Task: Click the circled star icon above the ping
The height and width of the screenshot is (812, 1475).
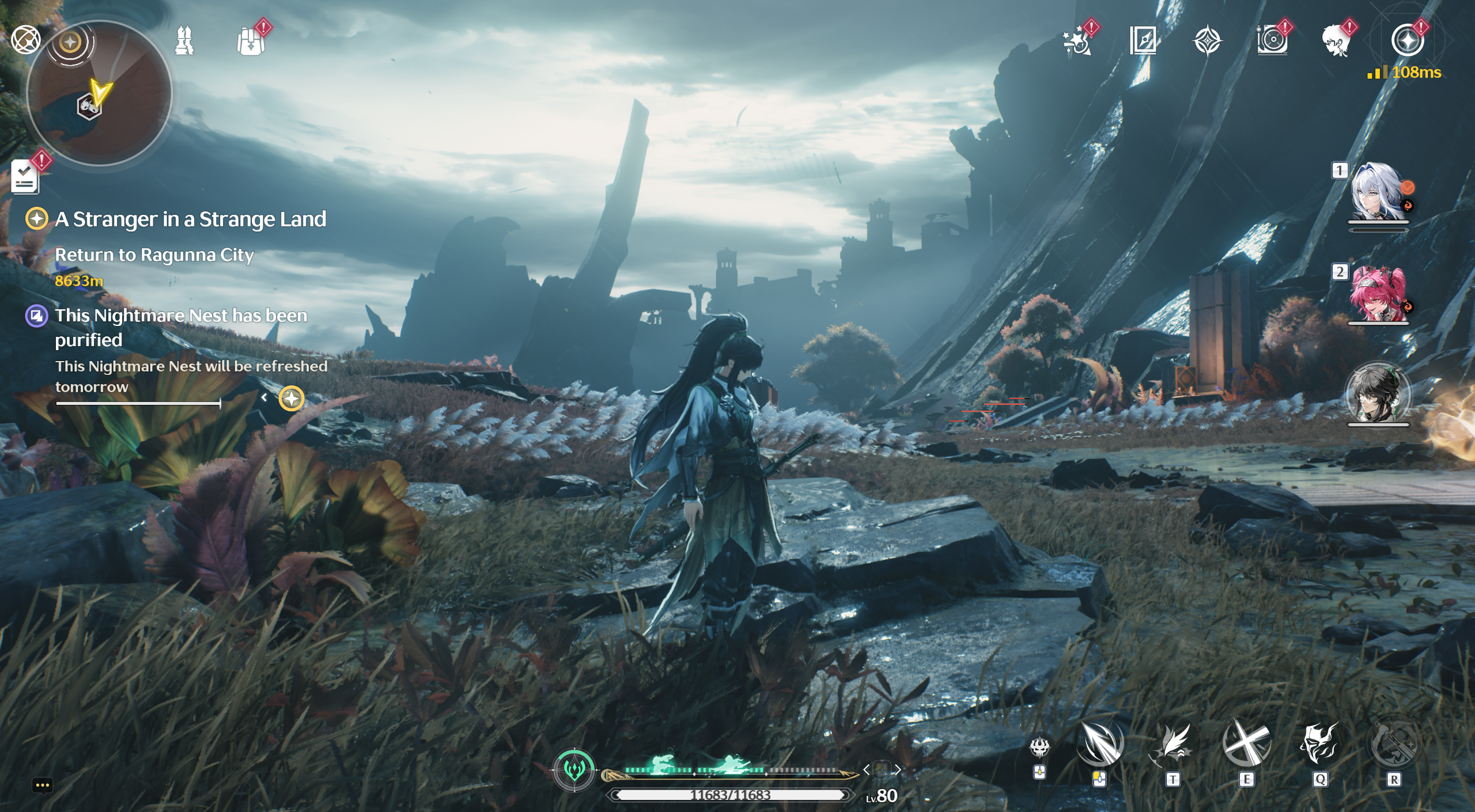Action: pos(1408,41)
